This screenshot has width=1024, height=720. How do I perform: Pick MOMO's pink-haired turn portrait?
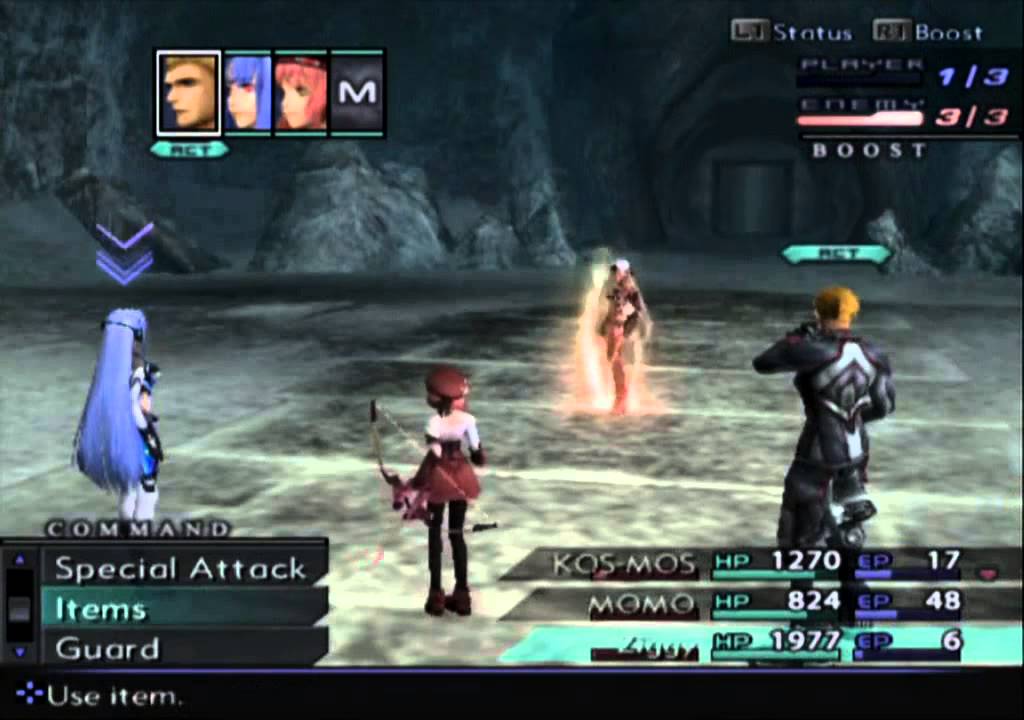pos(301,93)
